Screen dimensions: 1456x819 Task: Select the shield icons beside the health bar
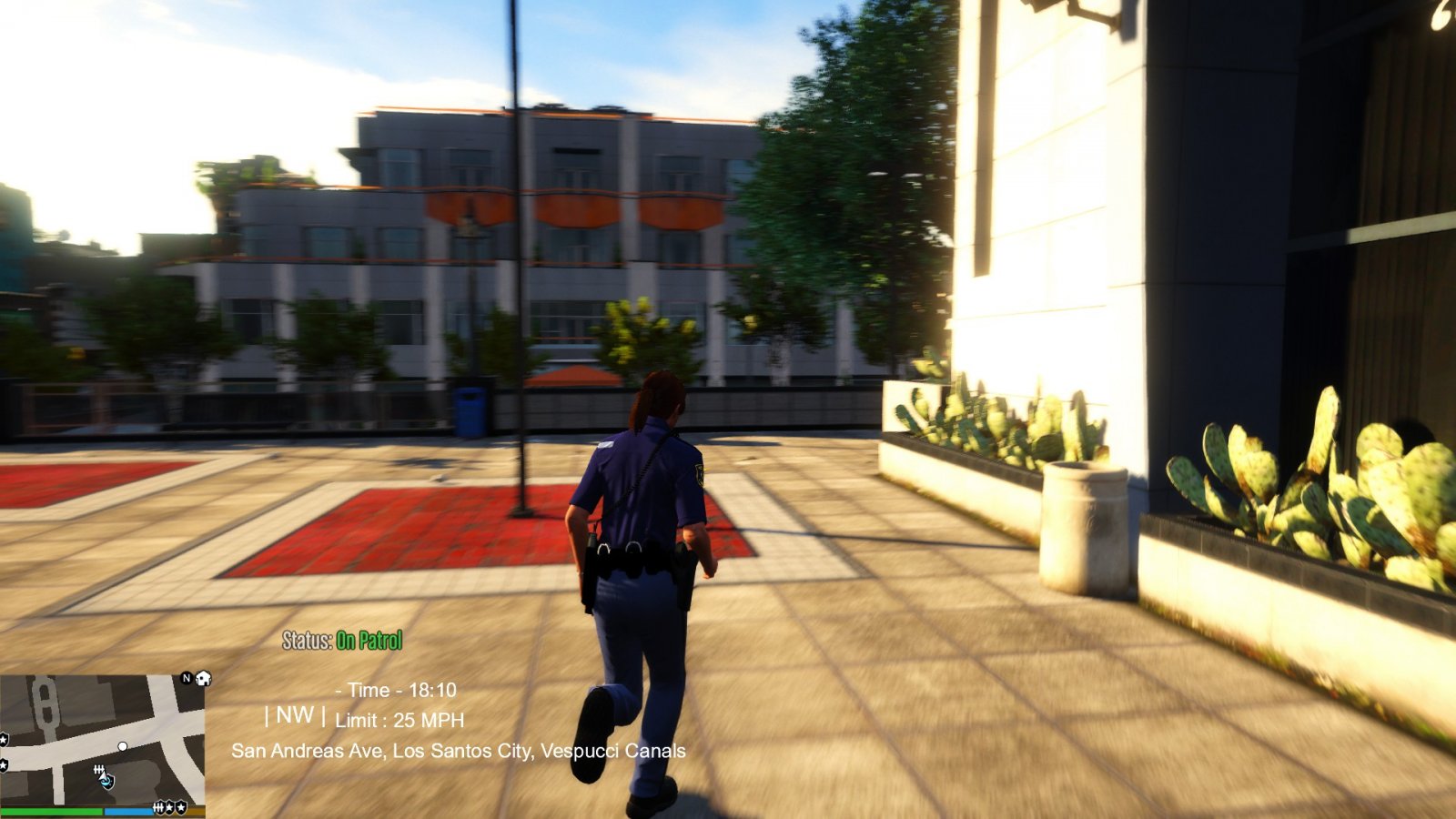pyautogui.click(x=173, y=808)
